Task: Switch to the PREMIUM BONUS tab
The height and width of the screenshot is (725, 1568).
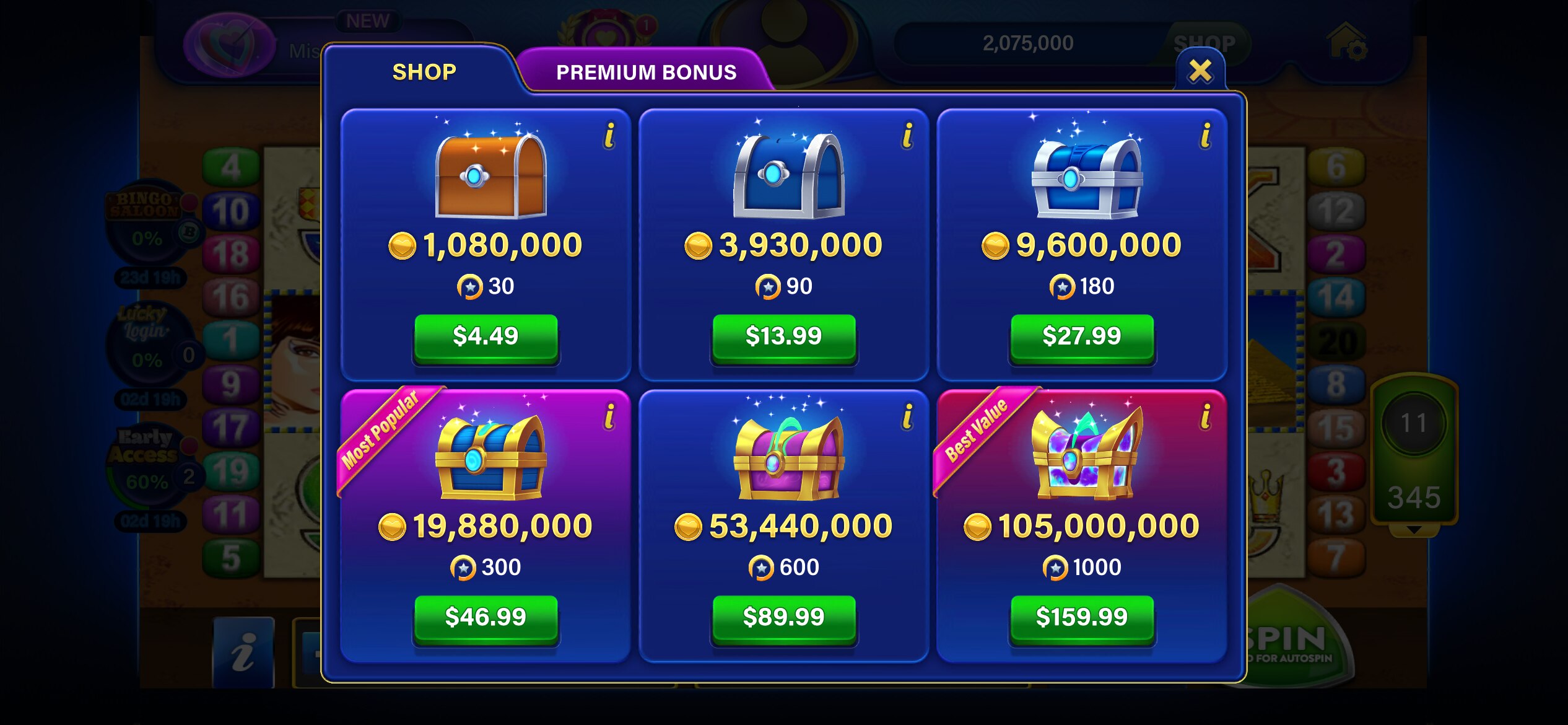Action: point(646,72)
